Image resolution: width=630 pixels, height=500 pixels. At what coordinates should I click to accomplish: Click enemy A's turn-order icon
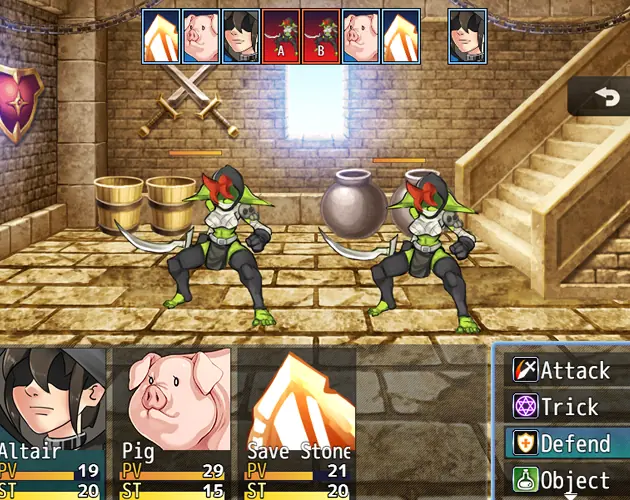click(x=281, y=36)
